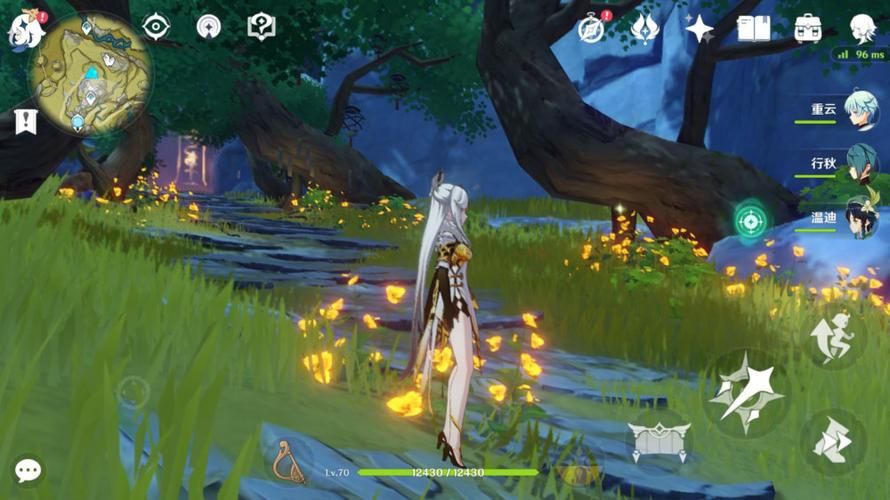890x500 pixels.
Task: Open the quest bookmark icon with alert
Action: click(x=25, y=122)
